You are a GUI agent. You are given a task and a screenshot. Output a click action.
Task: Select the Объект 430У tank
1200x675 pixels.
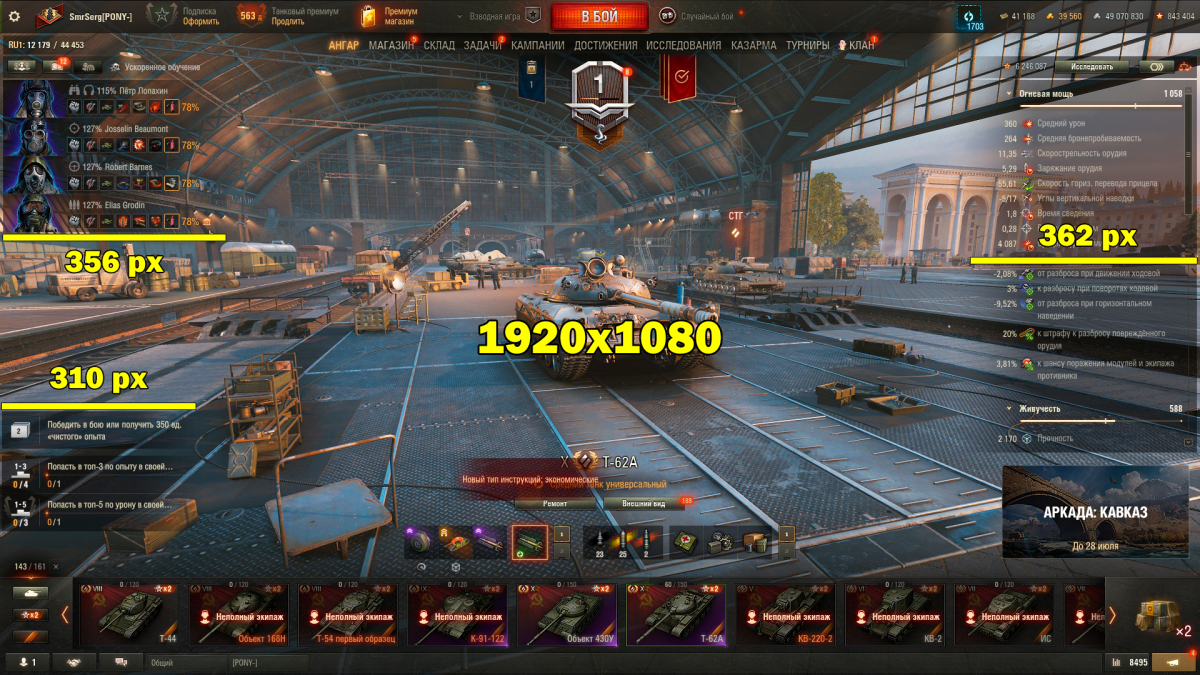tap(567, 612)
